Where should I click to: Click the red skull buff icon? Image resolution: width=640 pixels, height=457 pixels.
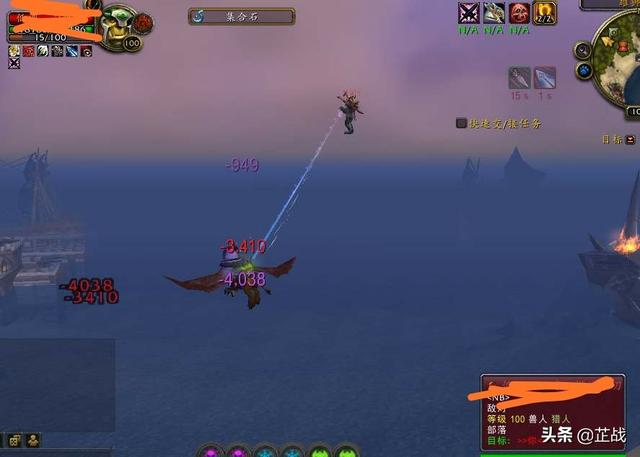(x=519, y=13)
